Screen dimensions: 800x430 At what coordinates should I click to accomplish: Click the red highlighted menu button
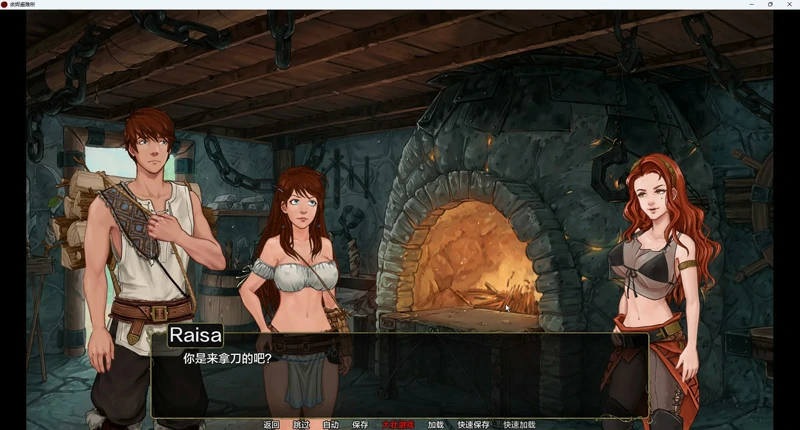[x=398, y=425]
